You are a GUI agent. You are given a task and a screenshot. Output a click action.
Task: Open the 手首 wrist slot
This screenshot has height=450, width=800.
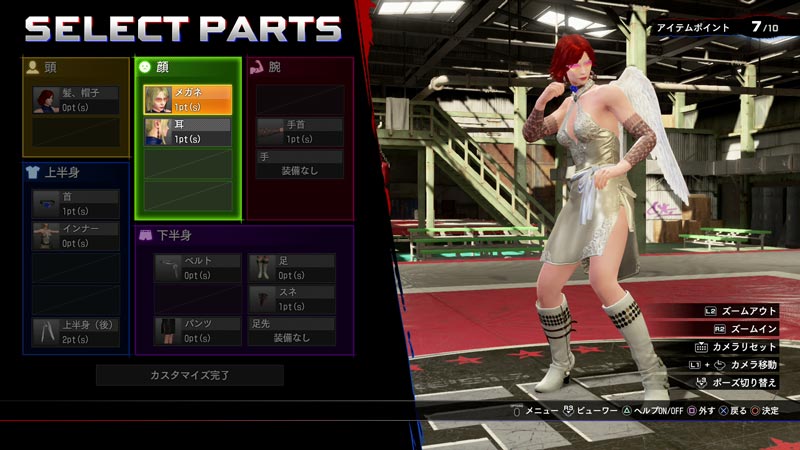pyautogui.click(x=300, y=132)
